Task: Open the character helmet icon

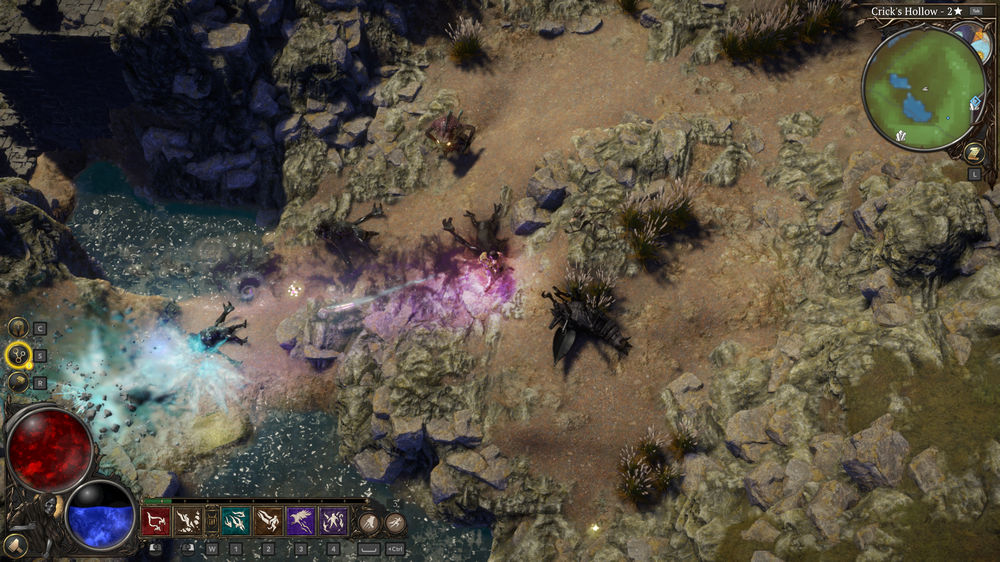Action: click(x=18, y=327)
